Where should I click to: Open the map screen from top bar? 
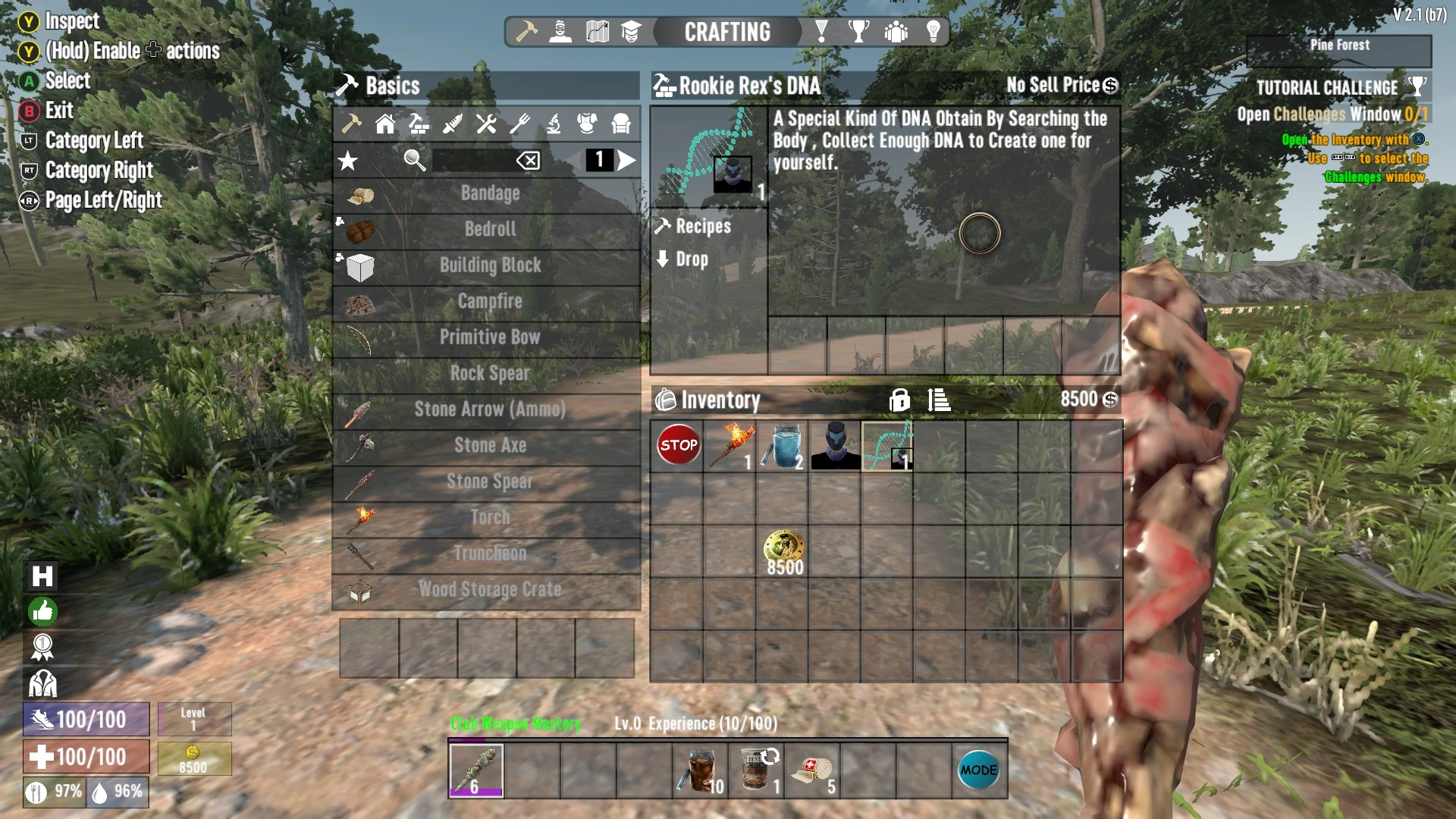[x=596, y=32]
